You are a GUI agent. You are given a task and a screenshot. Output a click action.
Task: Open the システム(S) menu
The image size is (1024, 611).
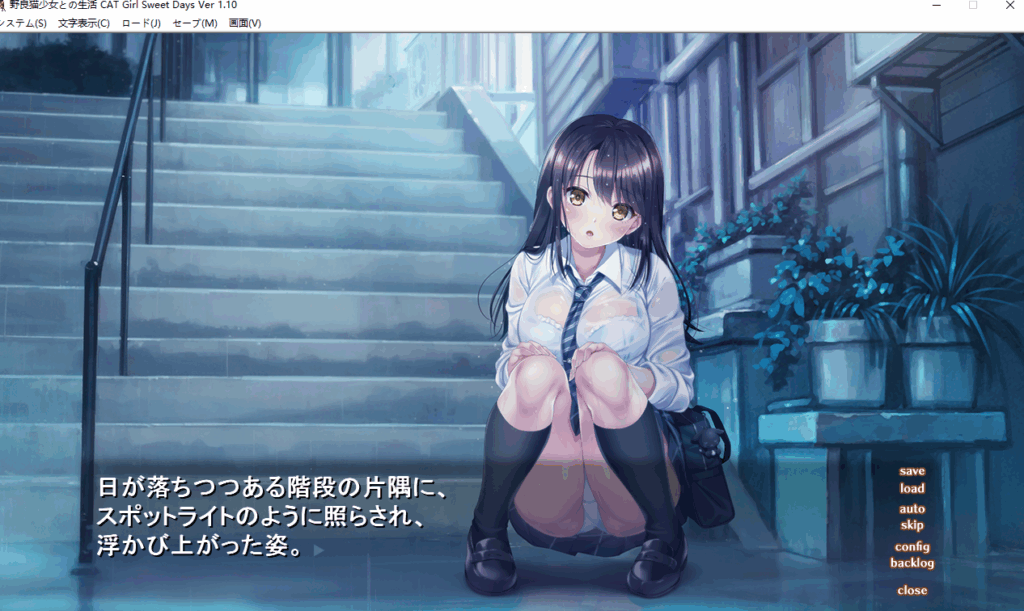[24, 23]
